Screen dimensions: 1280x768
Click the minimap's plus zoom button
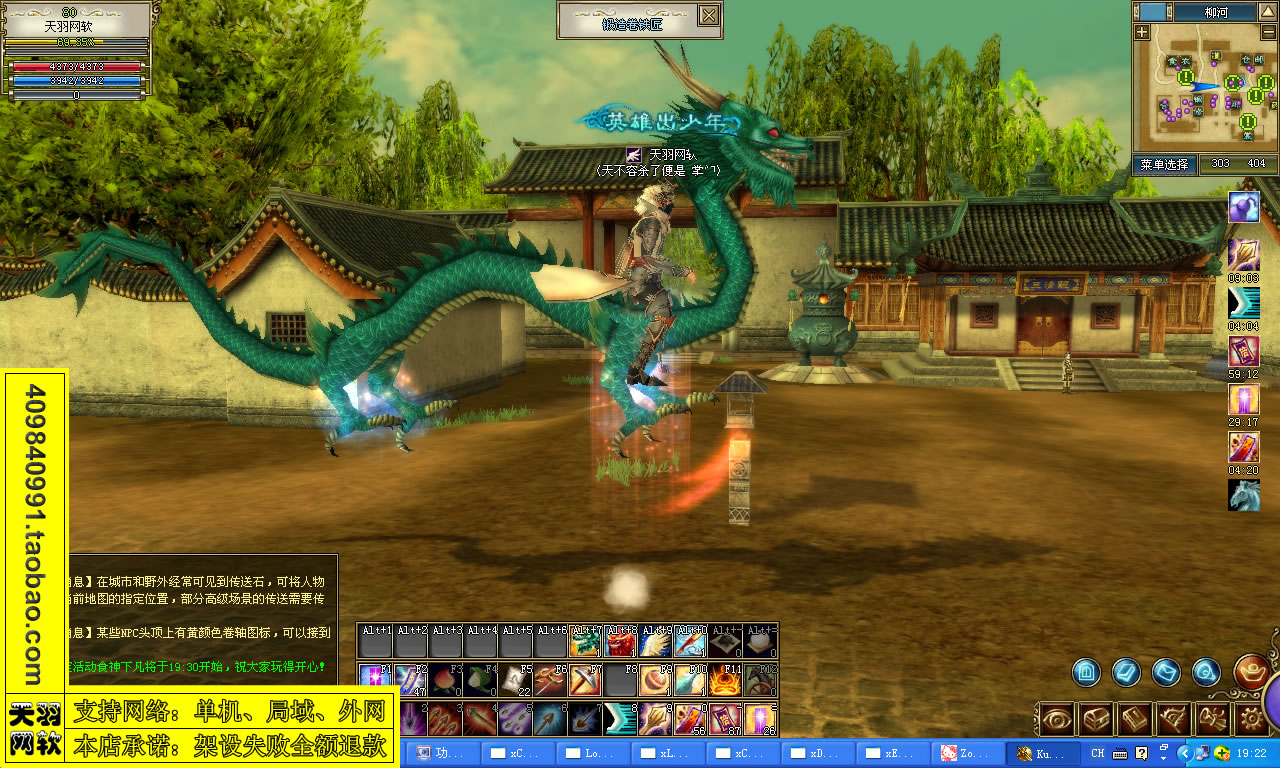[1143, 32]
